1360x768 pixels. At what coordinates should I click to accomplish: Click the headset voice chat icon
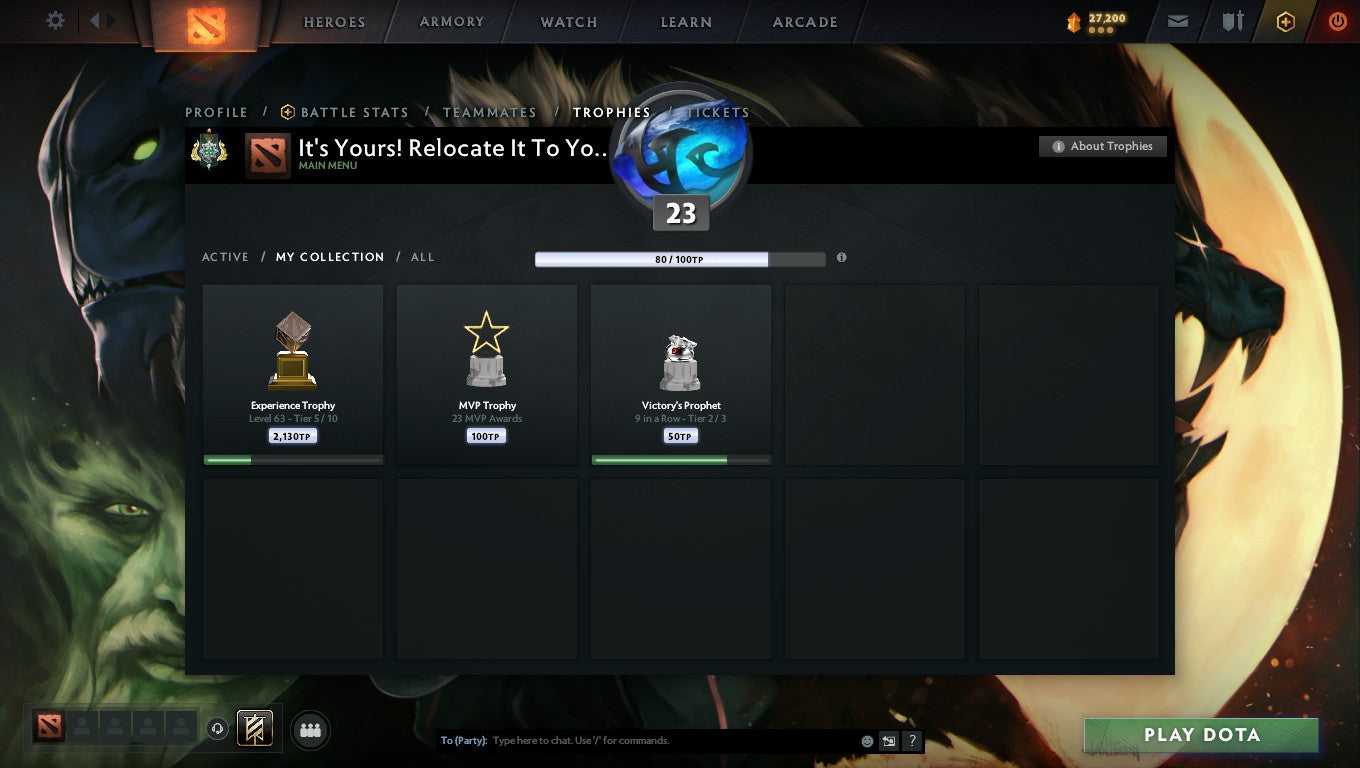pos(218,729)
